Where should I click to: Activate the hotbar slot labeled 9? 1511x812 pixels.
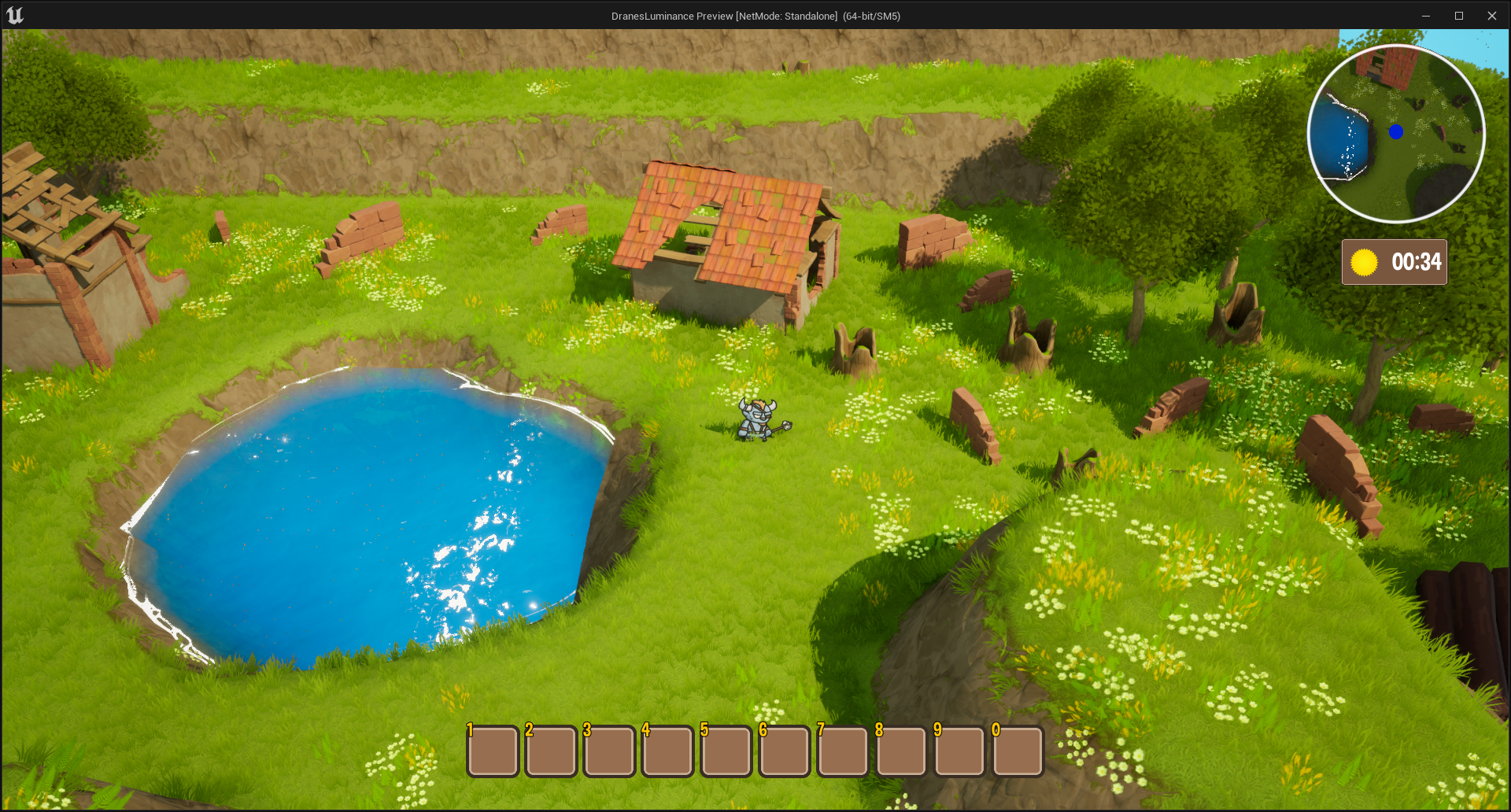coord(959,751)
